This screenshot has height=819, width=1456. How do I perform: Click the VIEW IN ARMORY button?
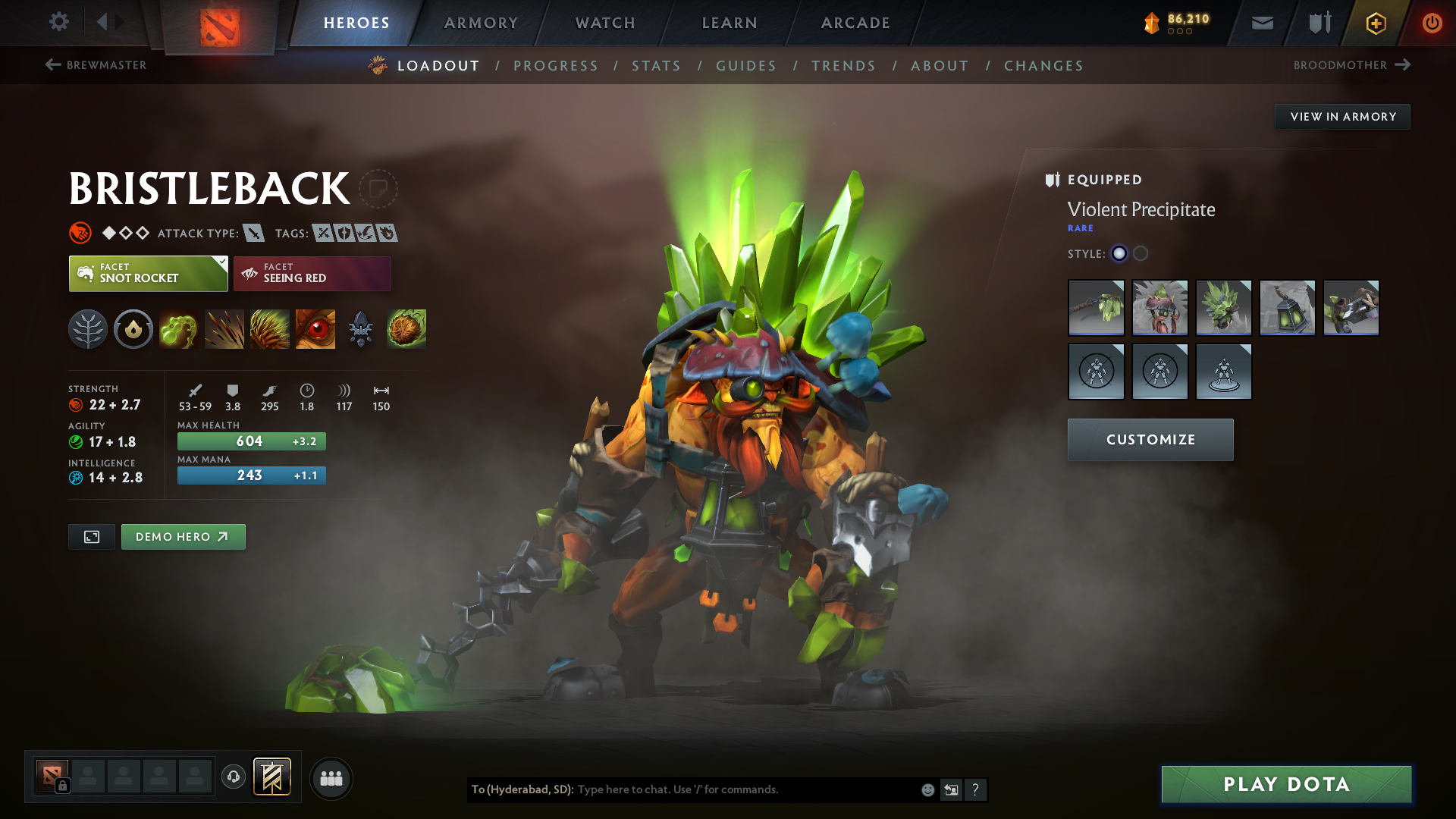click(1342, 116)
